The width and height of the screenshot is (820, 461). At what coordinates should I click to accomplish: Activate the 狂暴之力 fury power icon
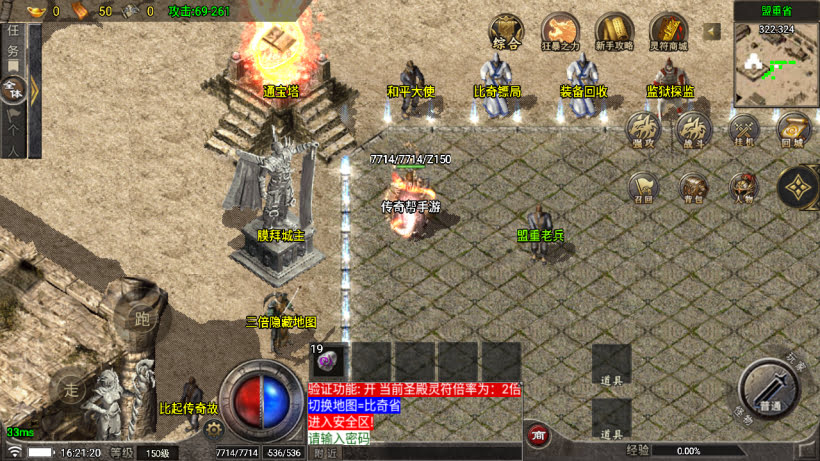[x=560, y=30]
